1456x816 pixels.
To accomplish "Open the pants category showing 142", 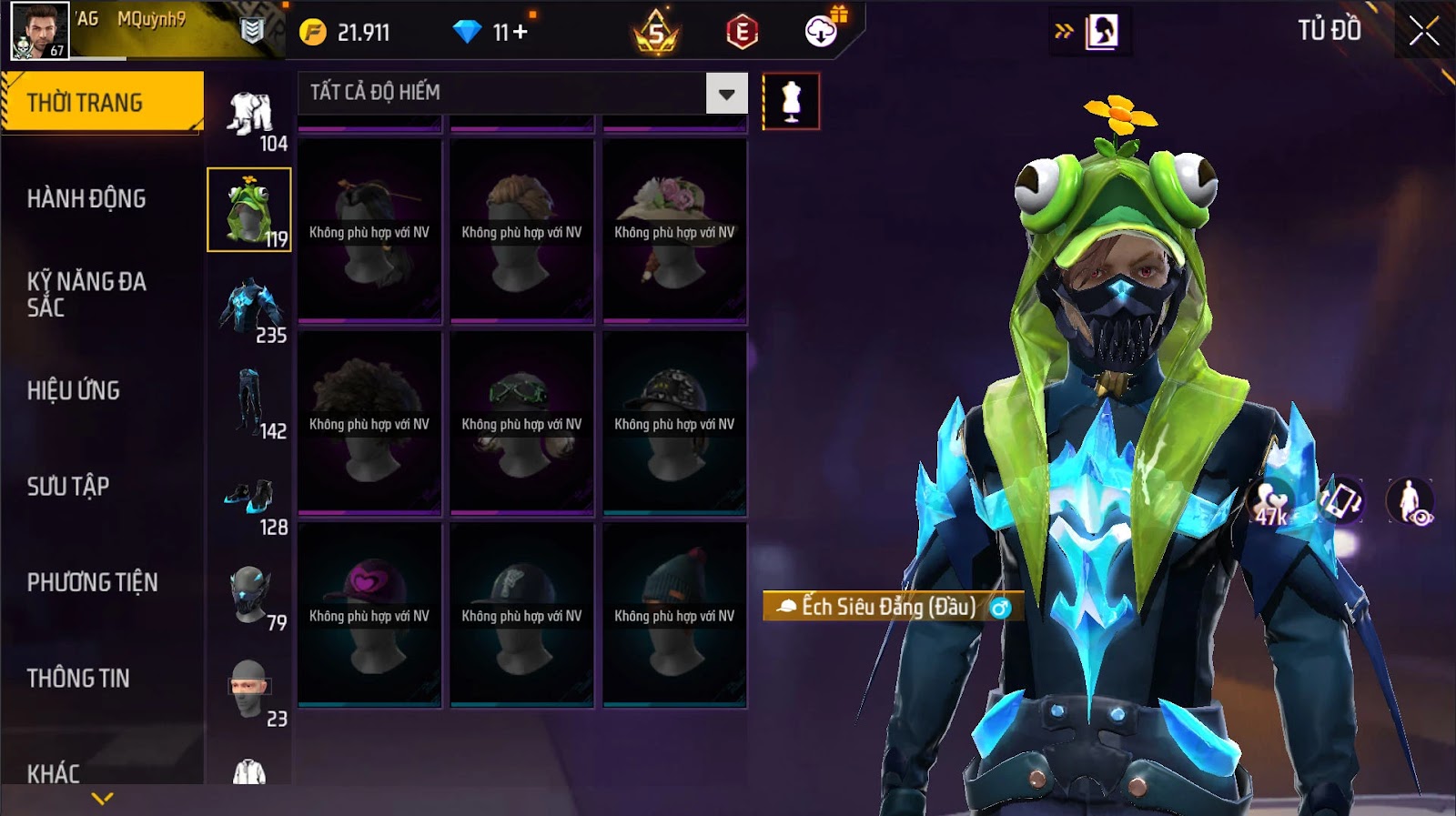I will point(249,402).
